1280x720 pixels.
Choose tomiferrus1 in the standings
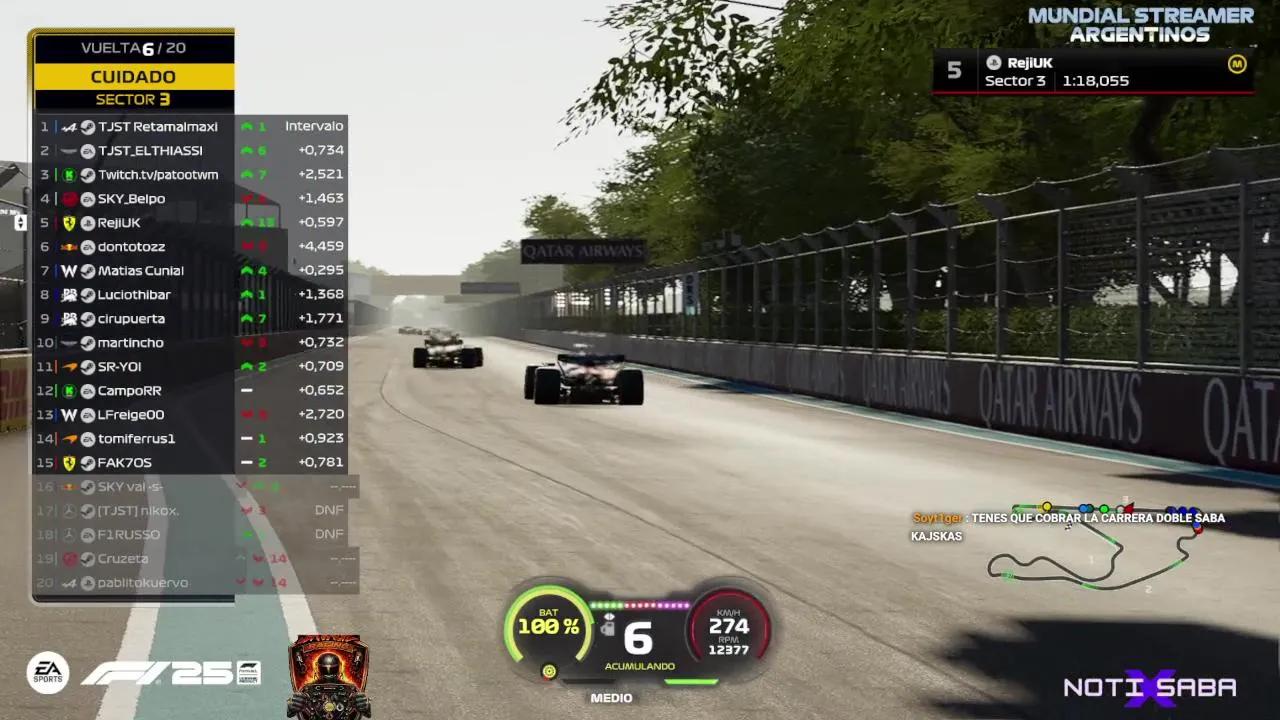click(136, 439)
